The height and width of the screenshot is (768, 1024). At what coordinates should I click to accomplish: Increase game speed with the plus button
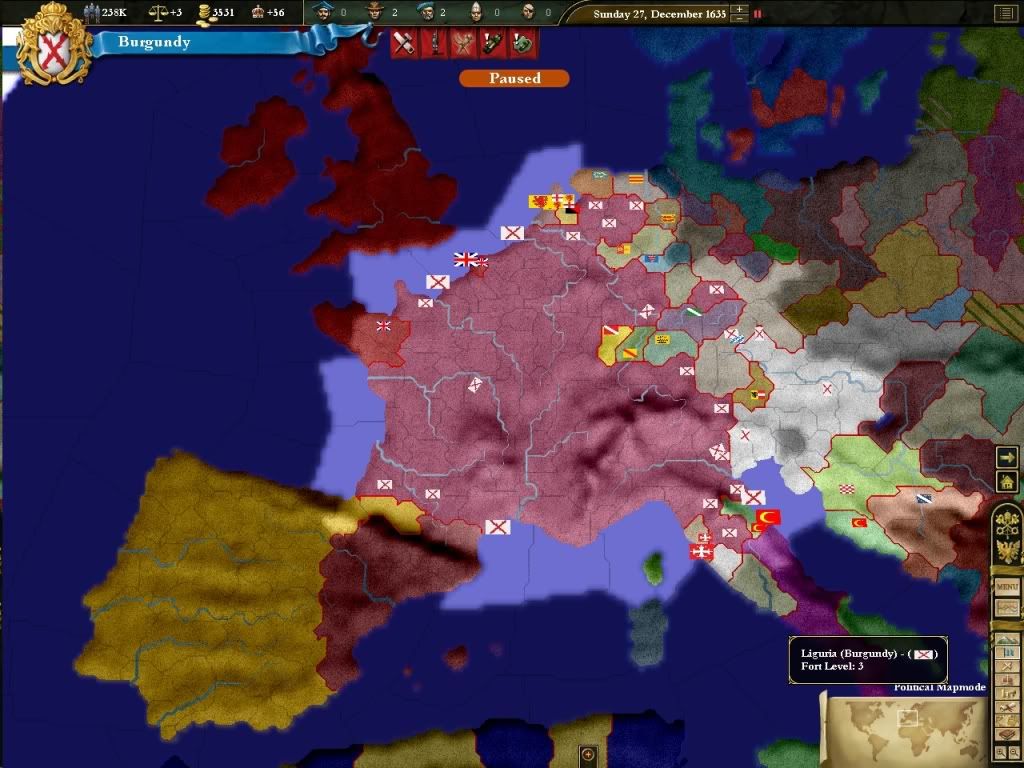pyautogui.click(x=739, y=10)
